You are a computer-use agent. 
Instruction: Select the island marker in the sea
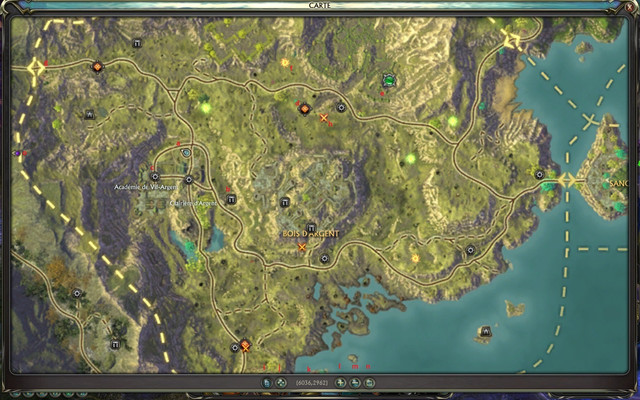[x=486, y=331]
